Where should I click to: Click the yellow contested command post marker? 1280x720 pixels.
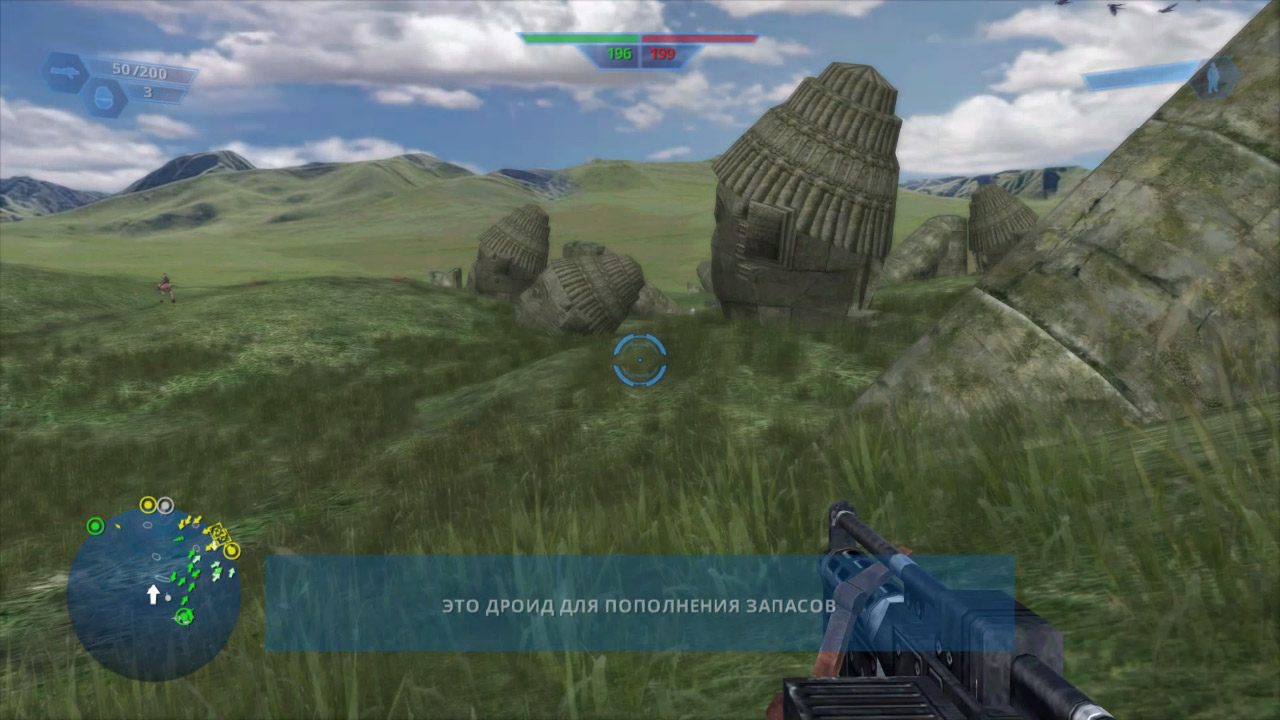[x=148, y=503]
